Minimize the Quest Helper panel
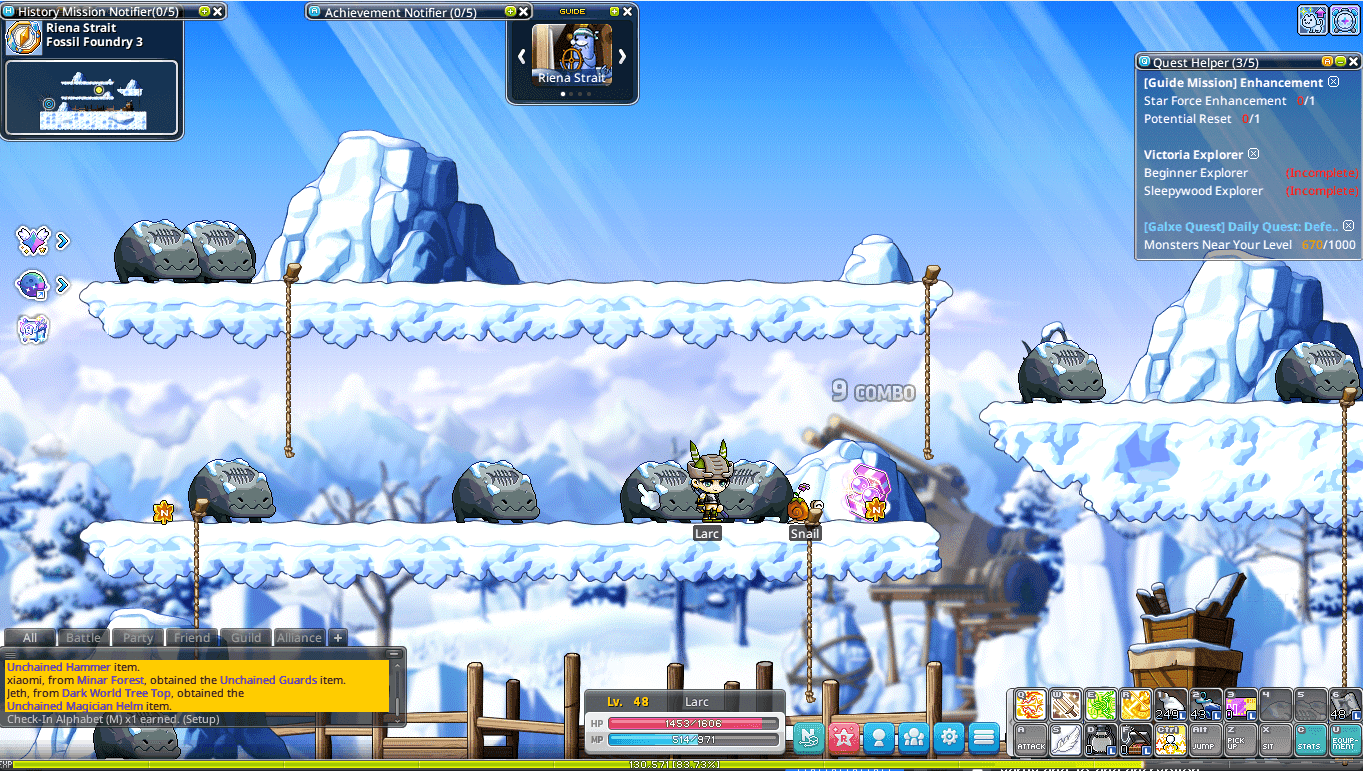The height and width of the screenshot is (771, 1363). (x=1340, y=62)
